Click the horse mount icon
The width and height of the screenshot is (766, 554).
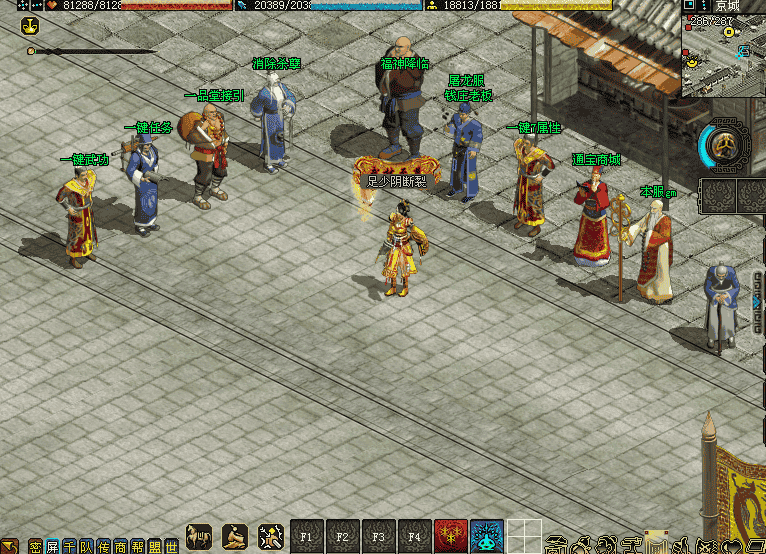pyautogui.click(x=199, y=537)
